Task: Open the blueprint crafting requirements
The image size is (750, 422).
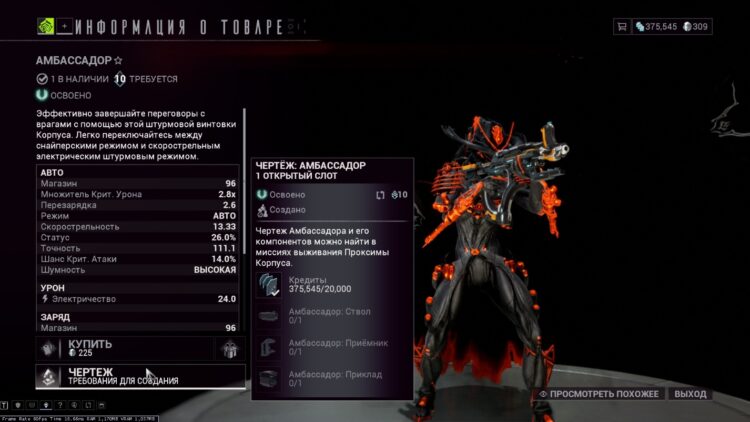Action: (x=140, y=376)
